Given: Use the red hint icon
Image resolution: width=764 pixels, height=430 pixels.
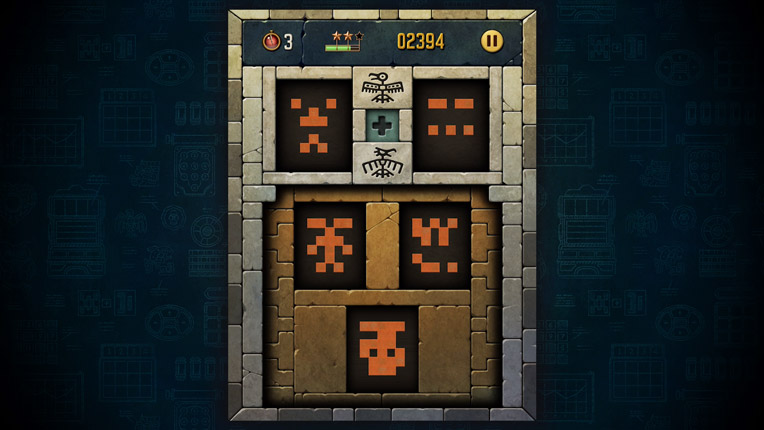Looking at the screenshot, I should click(x=271, y=41).
